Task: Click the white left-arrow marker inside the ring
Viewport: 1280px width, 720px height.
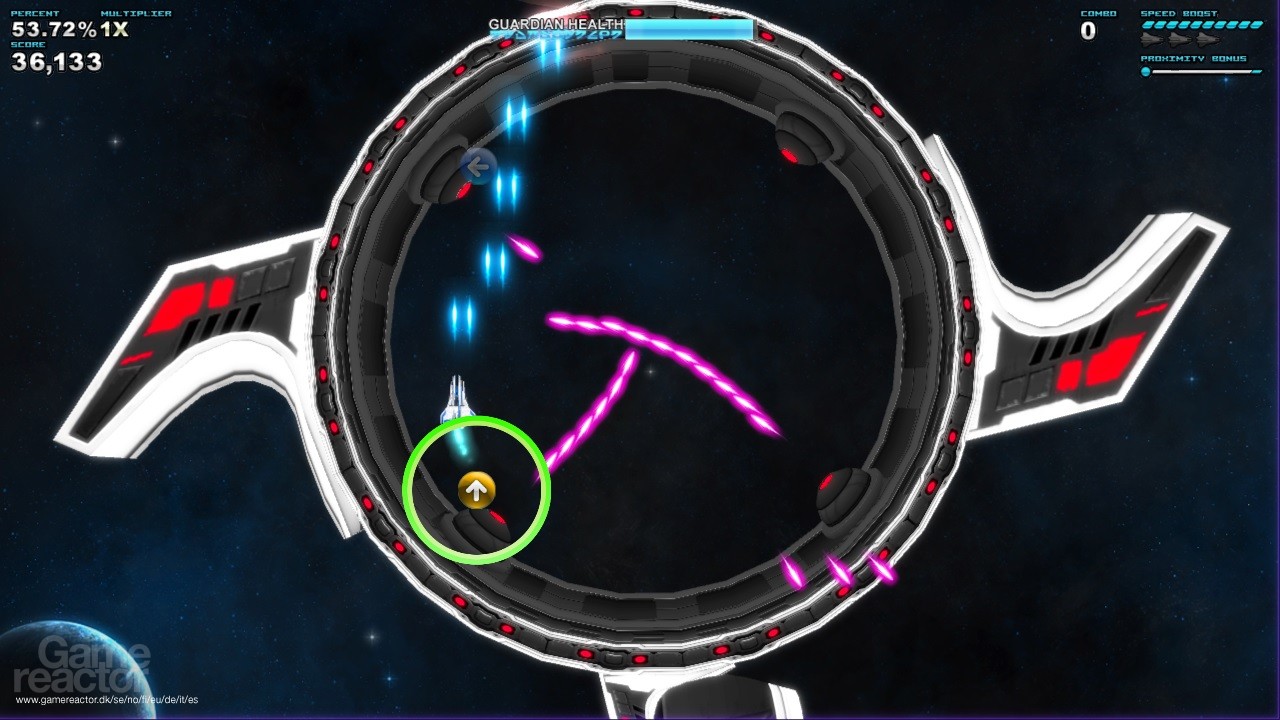Action: pos(477,166)
